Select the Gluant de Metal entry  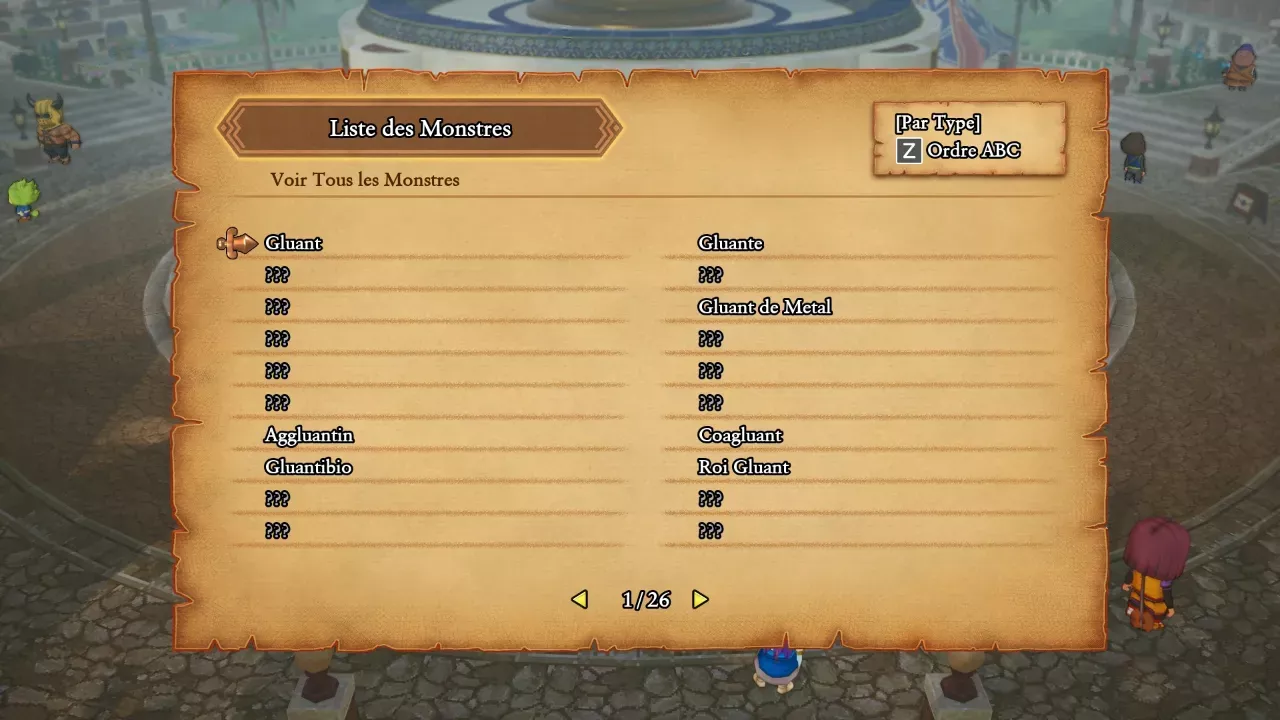coord(765,307)
